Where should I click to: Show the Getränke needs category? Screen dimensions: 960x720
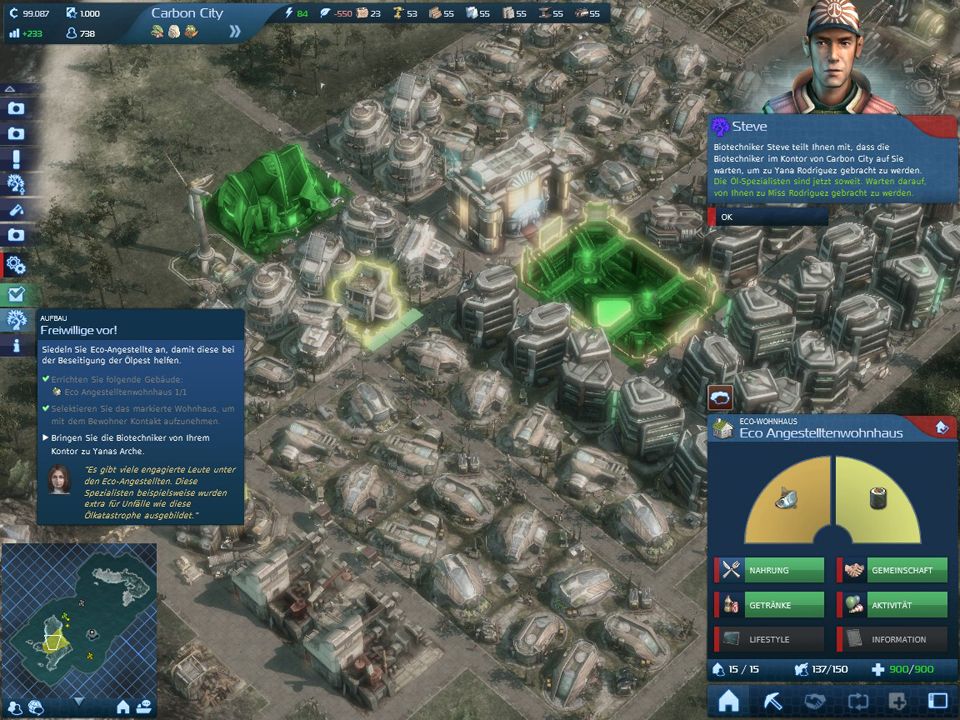770,605
